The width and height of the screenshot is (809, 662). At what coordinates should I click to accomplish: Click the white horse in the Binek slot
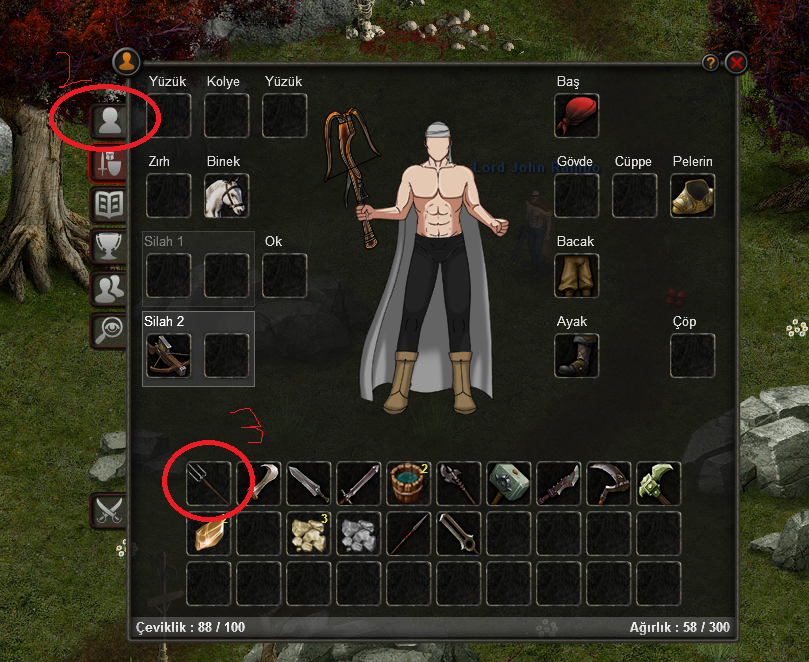tap(227, 196)
